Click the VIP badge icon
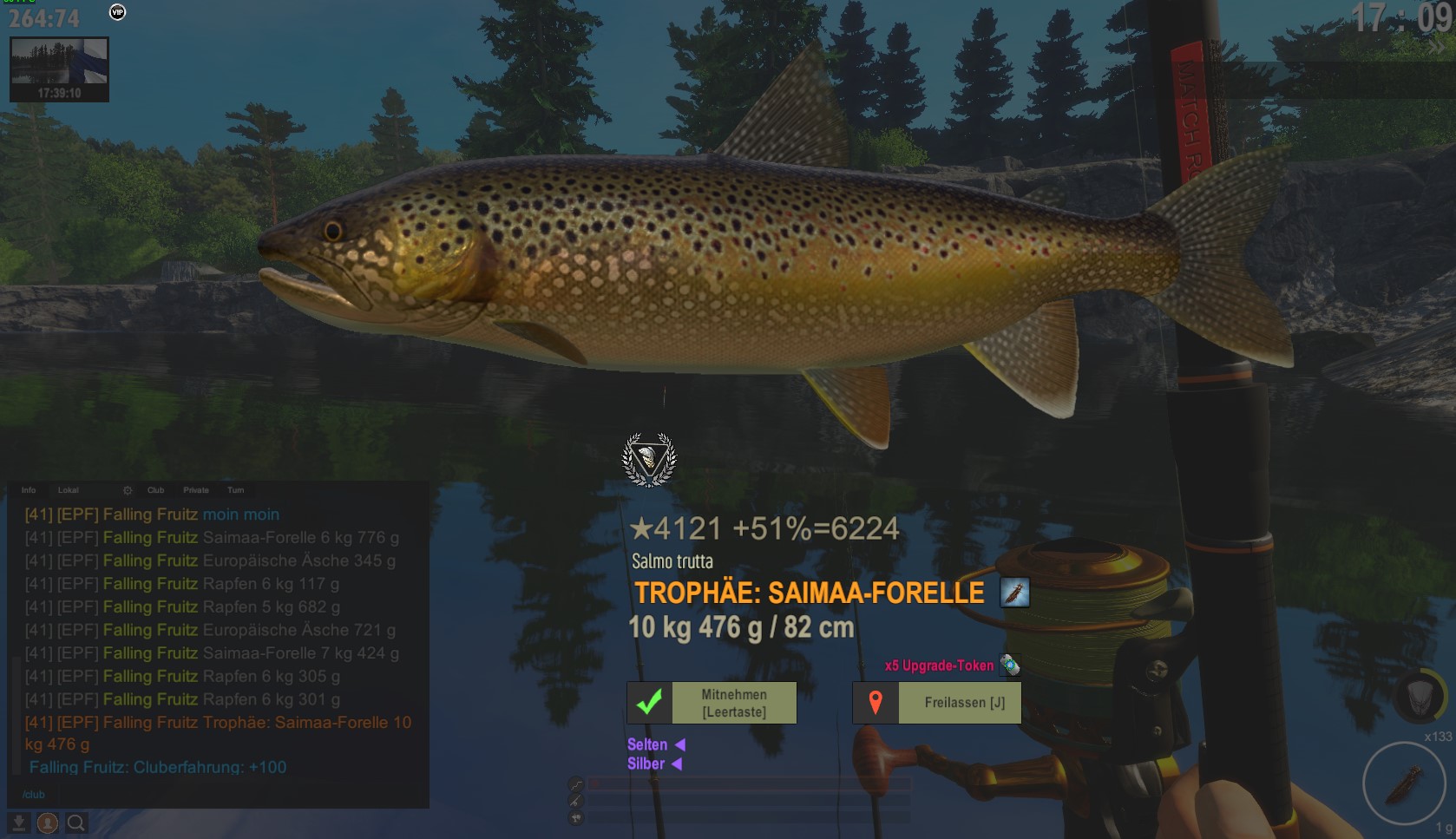1456x839 pixels. click(x=117, y=12)
